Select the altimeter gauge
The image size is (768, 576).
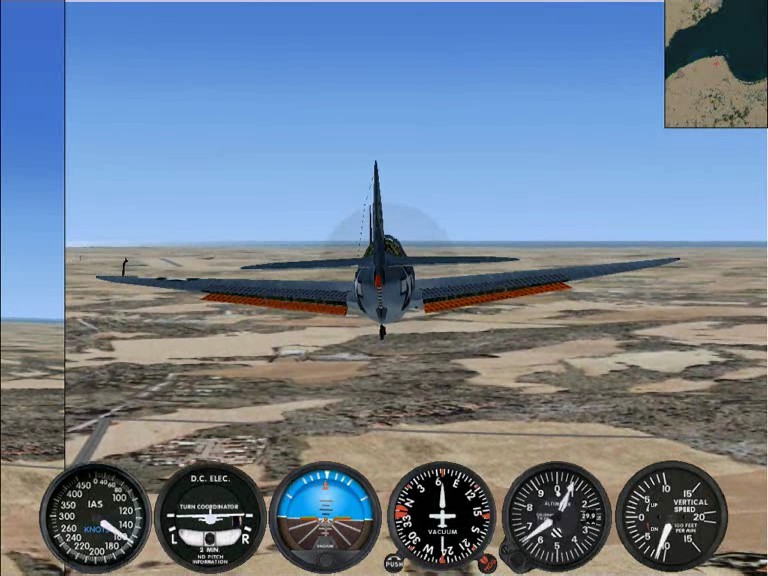point(556,517)
